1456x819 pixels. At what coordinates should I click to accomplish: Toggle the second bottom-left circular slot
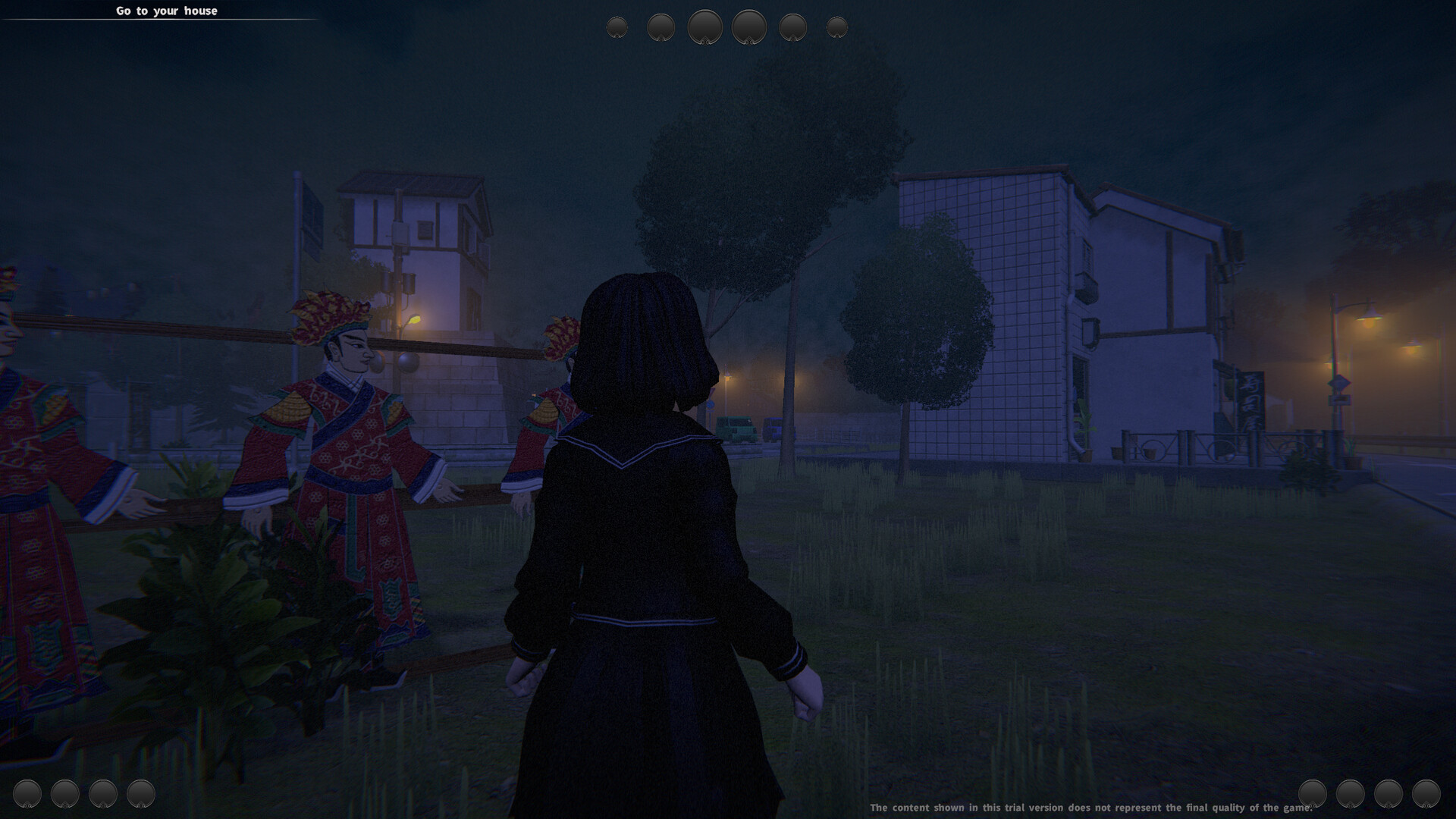point(66,794)
